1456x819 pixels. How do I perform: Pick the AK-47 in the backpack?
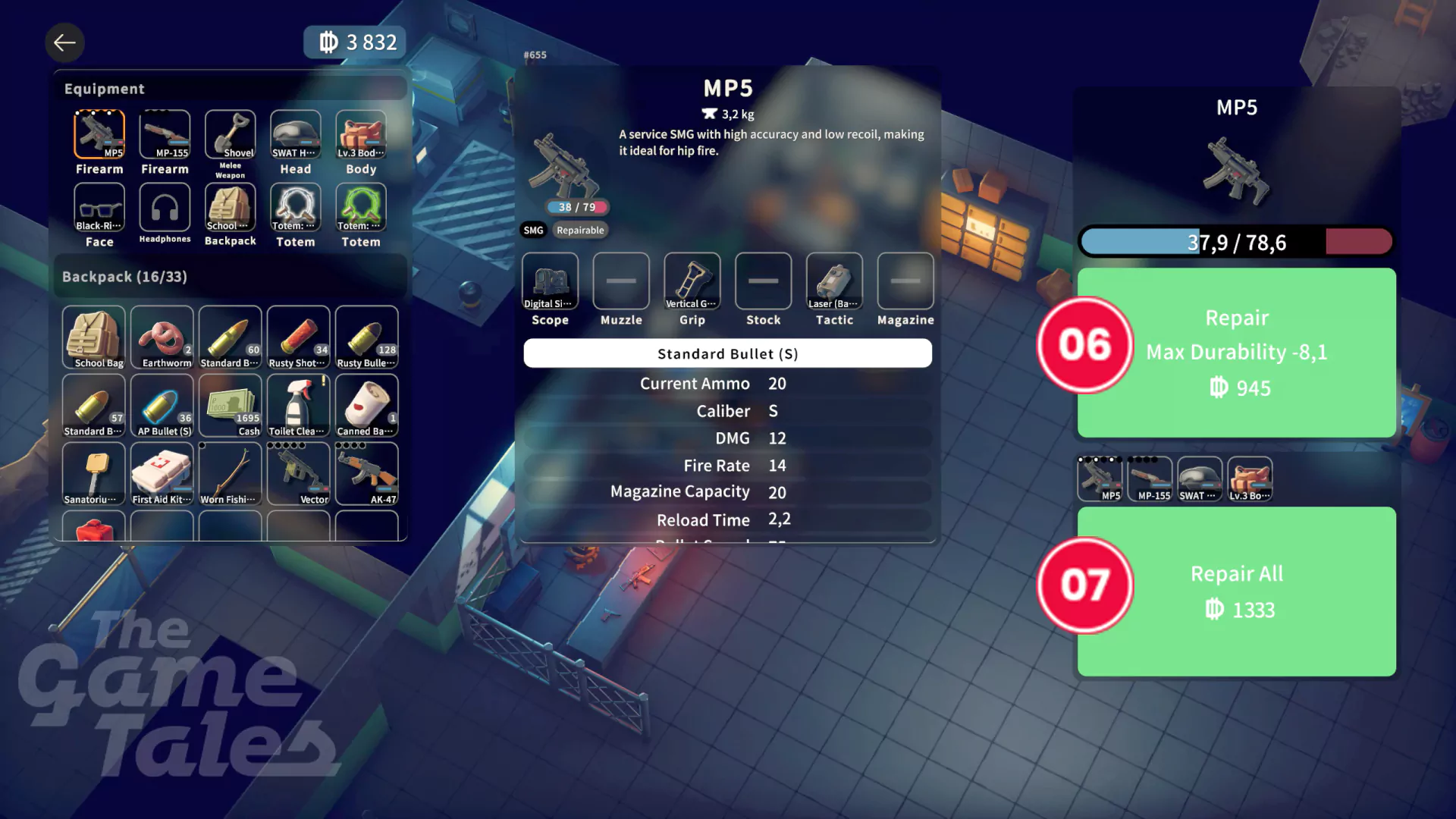click(x=366, y=474)
